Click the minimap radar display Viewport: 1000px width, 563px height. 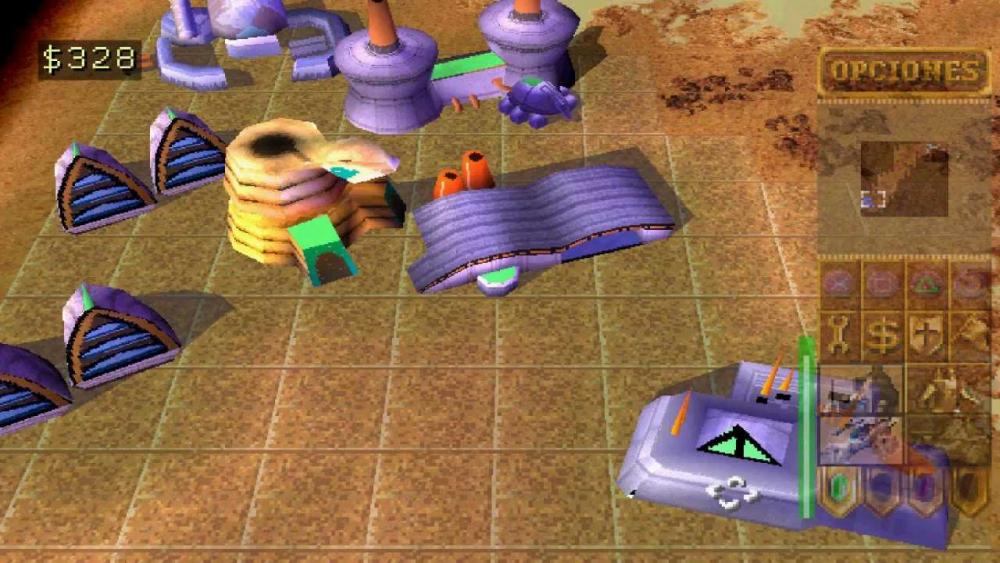904,178
